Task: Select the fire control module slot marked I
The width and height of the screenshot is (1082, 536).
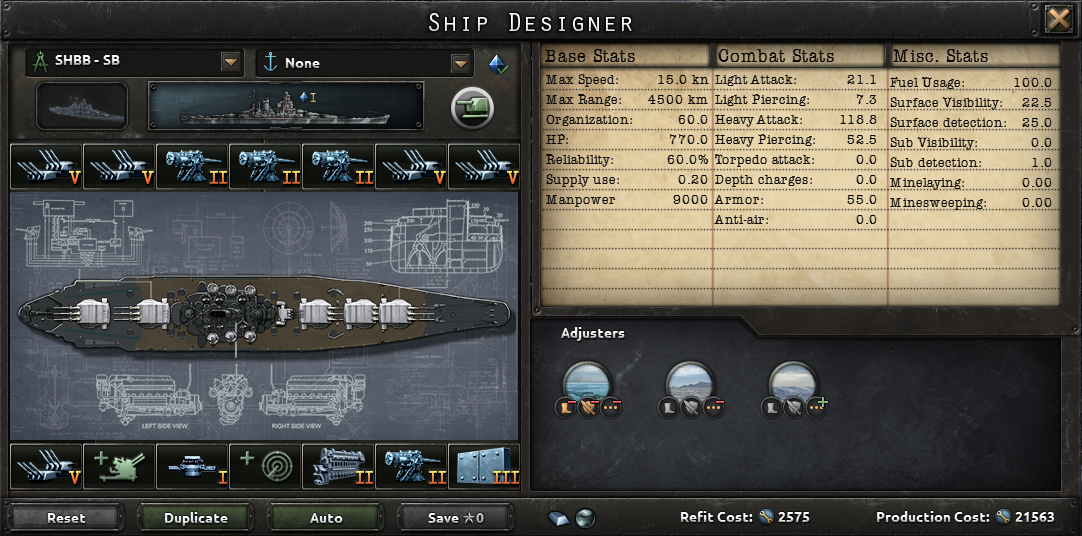Action: point(192,467)
